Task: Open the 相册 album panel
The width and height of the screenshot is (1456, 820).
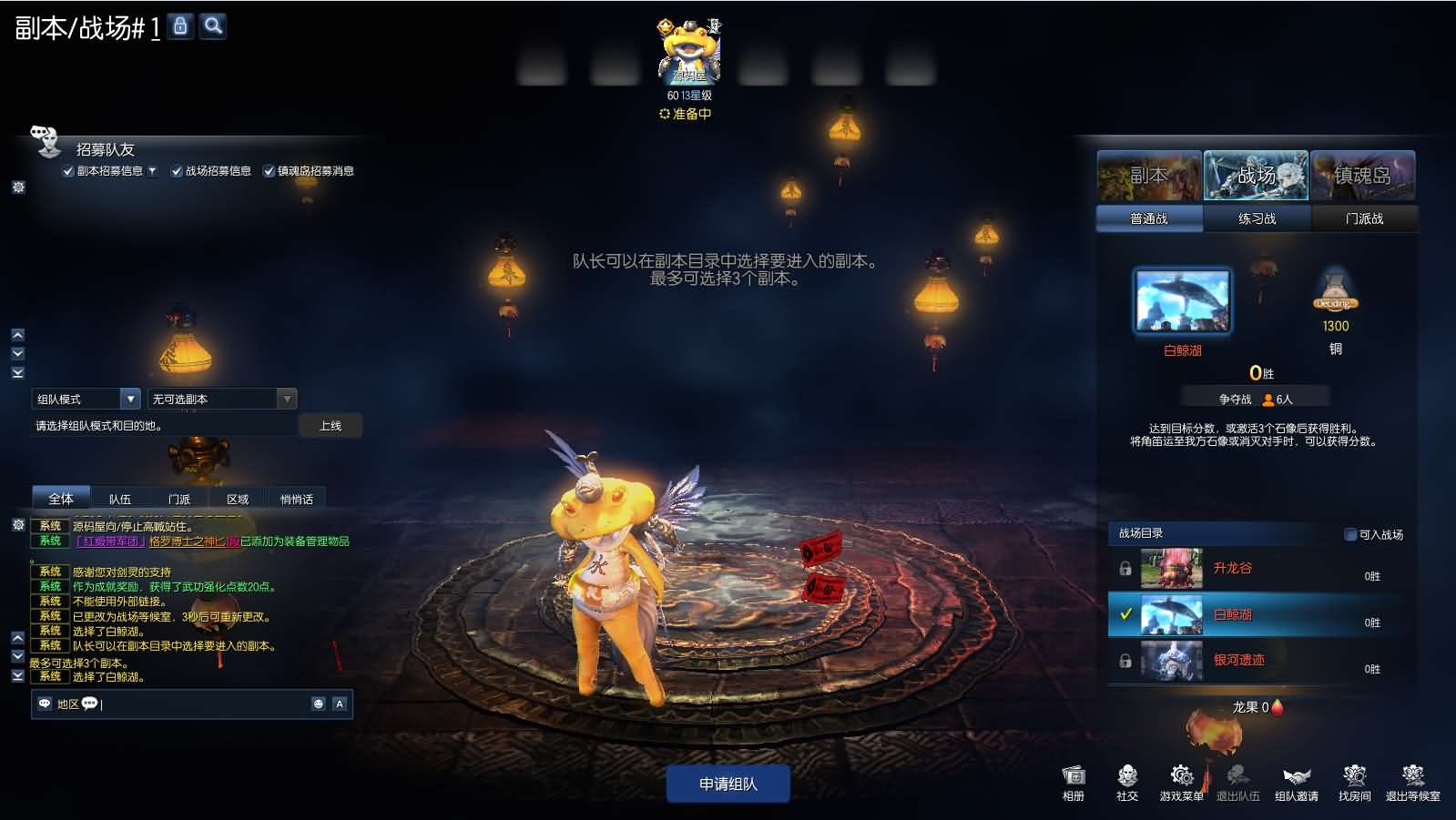Action: coord(1073,780)
